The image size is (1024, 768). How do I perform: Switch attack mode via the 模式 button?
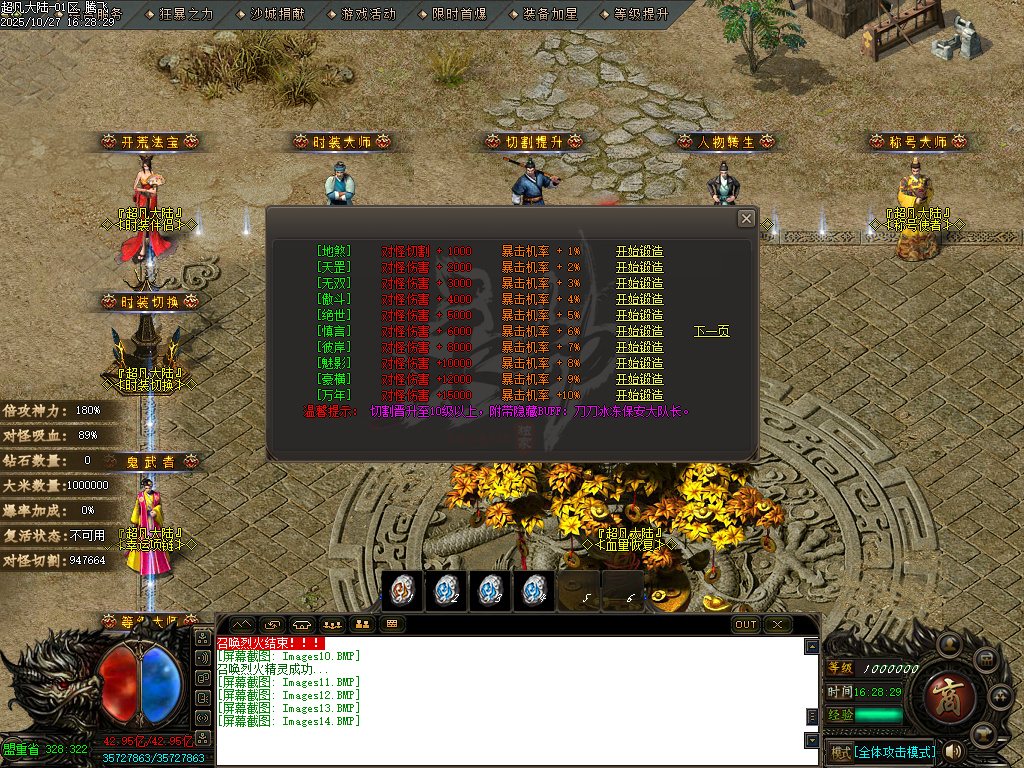point(840,751)
